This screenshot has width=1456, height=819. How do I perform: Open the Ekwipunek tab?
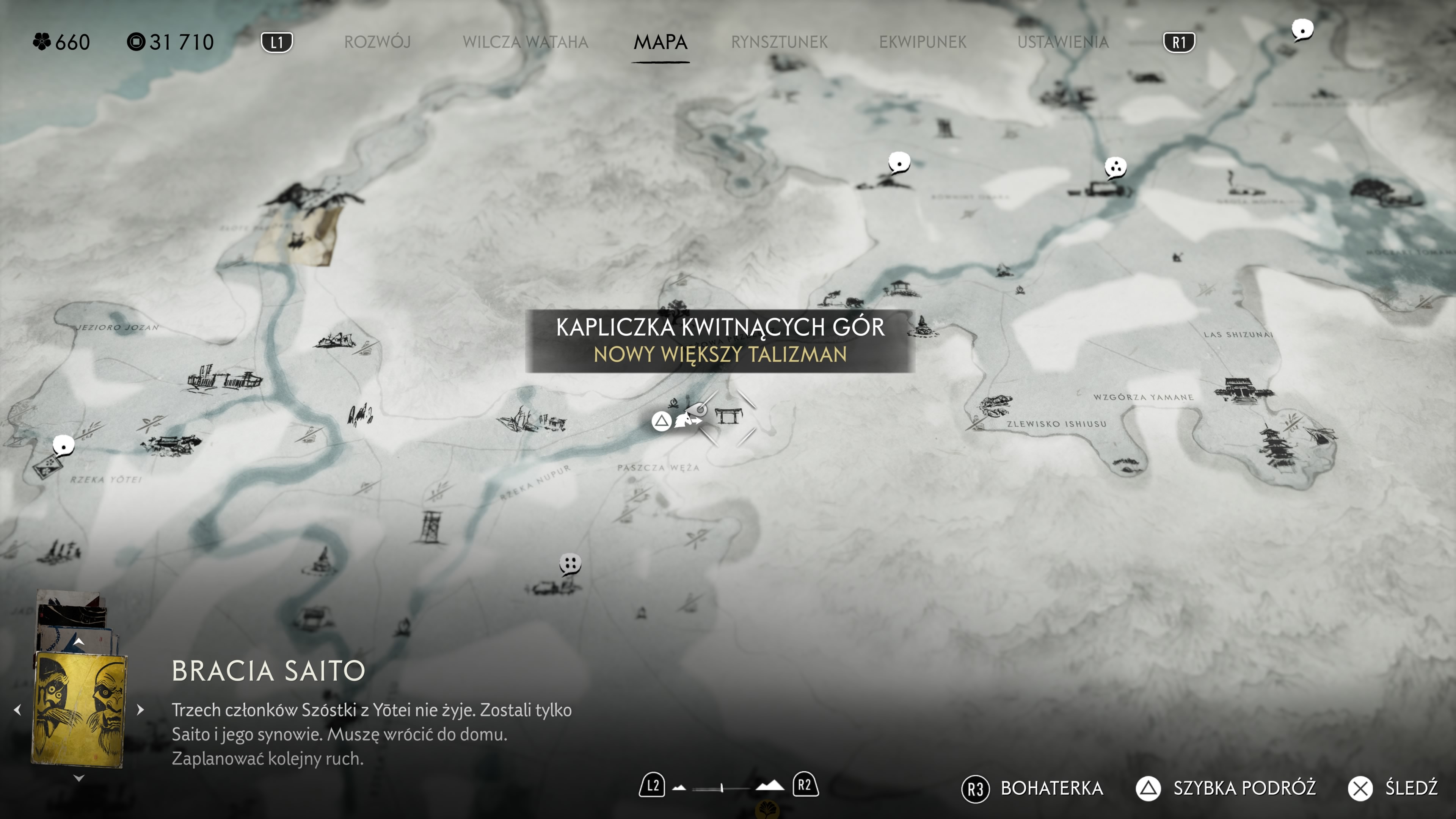923,42
